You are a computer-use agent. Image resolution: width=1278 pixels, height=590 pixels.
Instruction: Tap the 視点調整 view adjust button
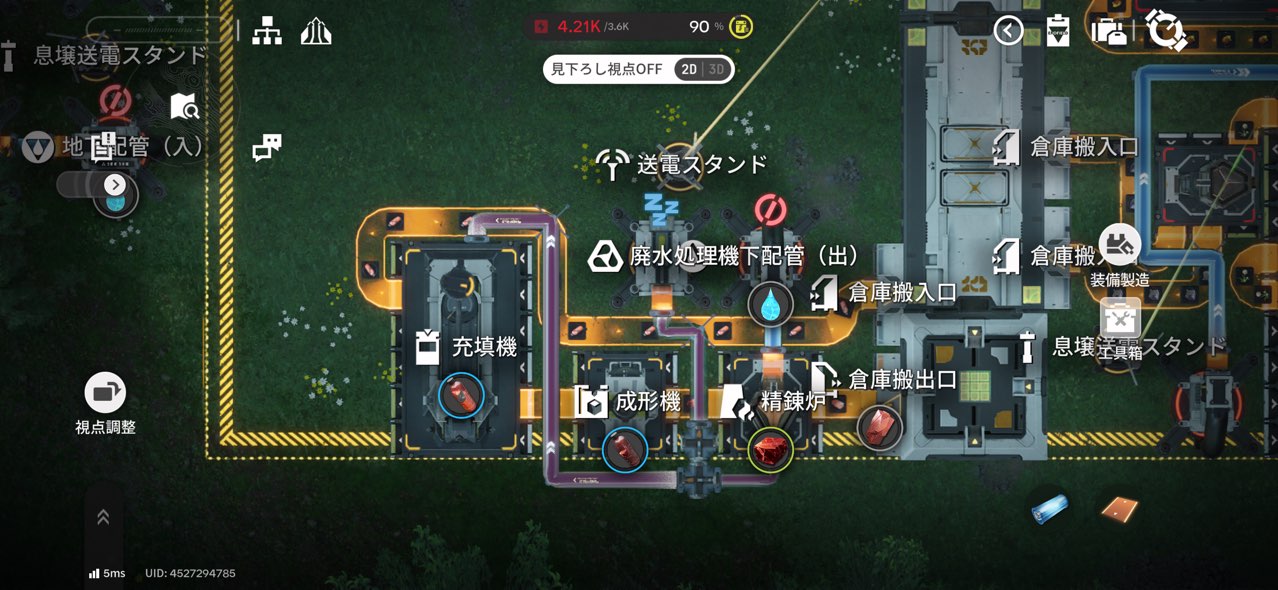point(105,393)
